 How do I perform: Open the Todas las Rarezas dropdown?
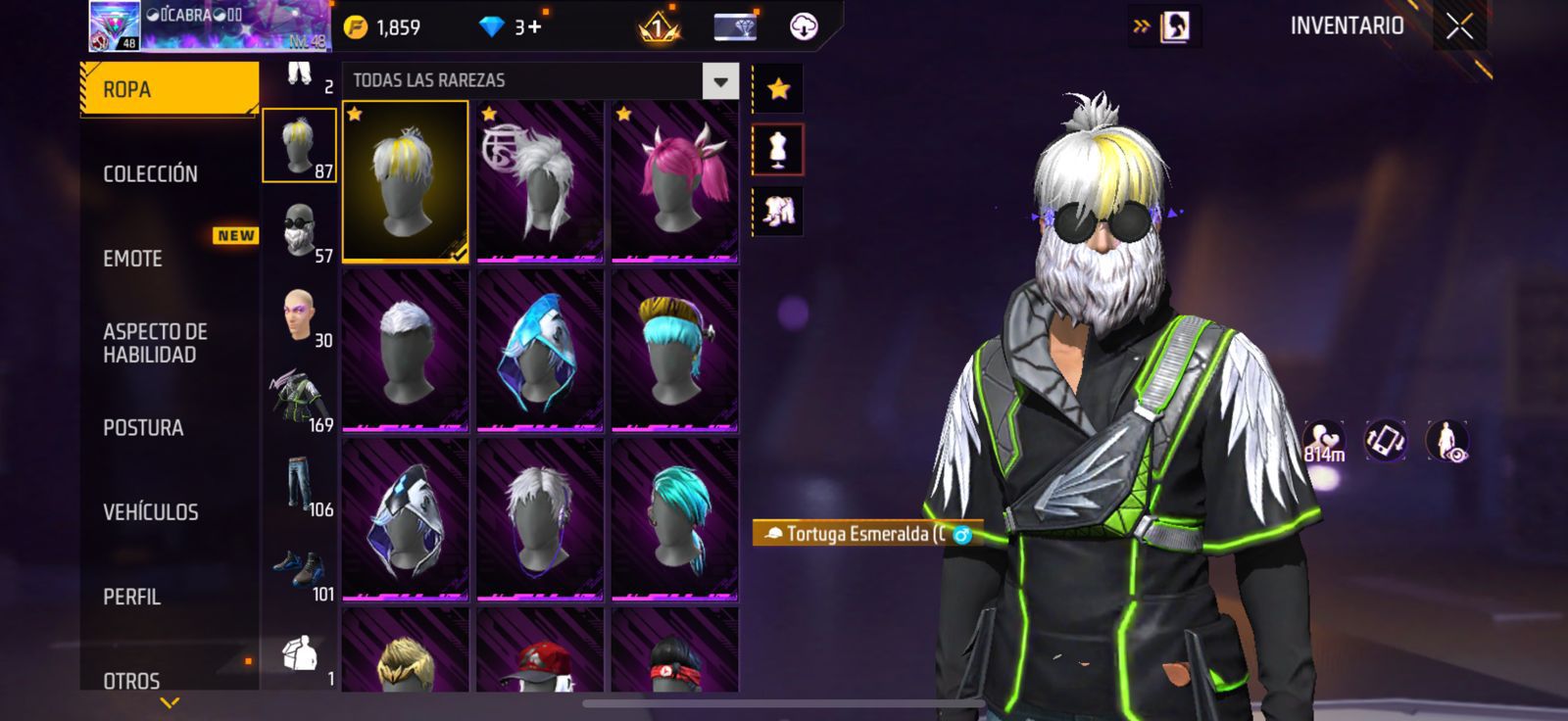720,81
